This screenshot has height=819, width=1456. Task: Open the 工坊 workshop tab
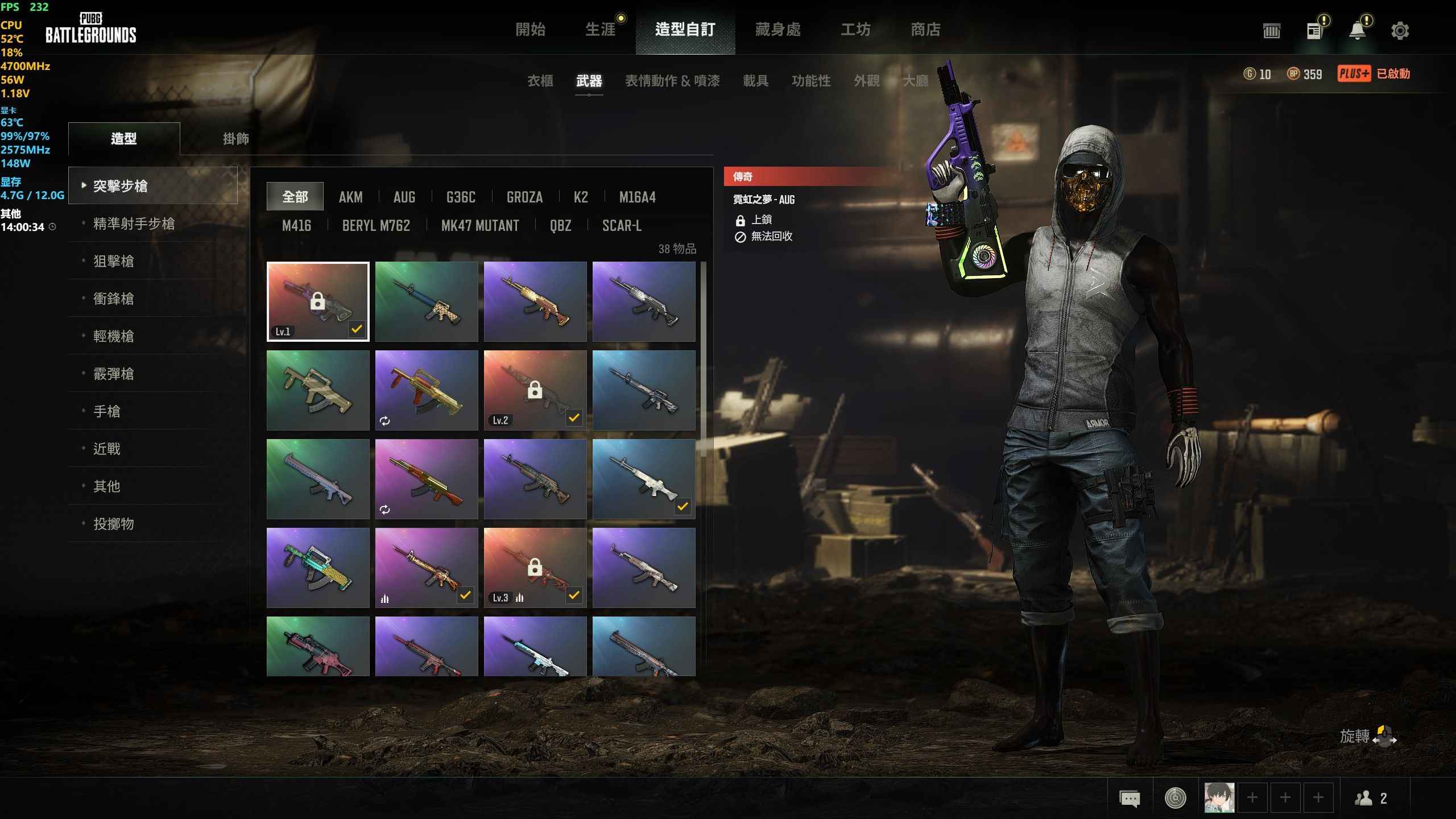coord(855,29)
